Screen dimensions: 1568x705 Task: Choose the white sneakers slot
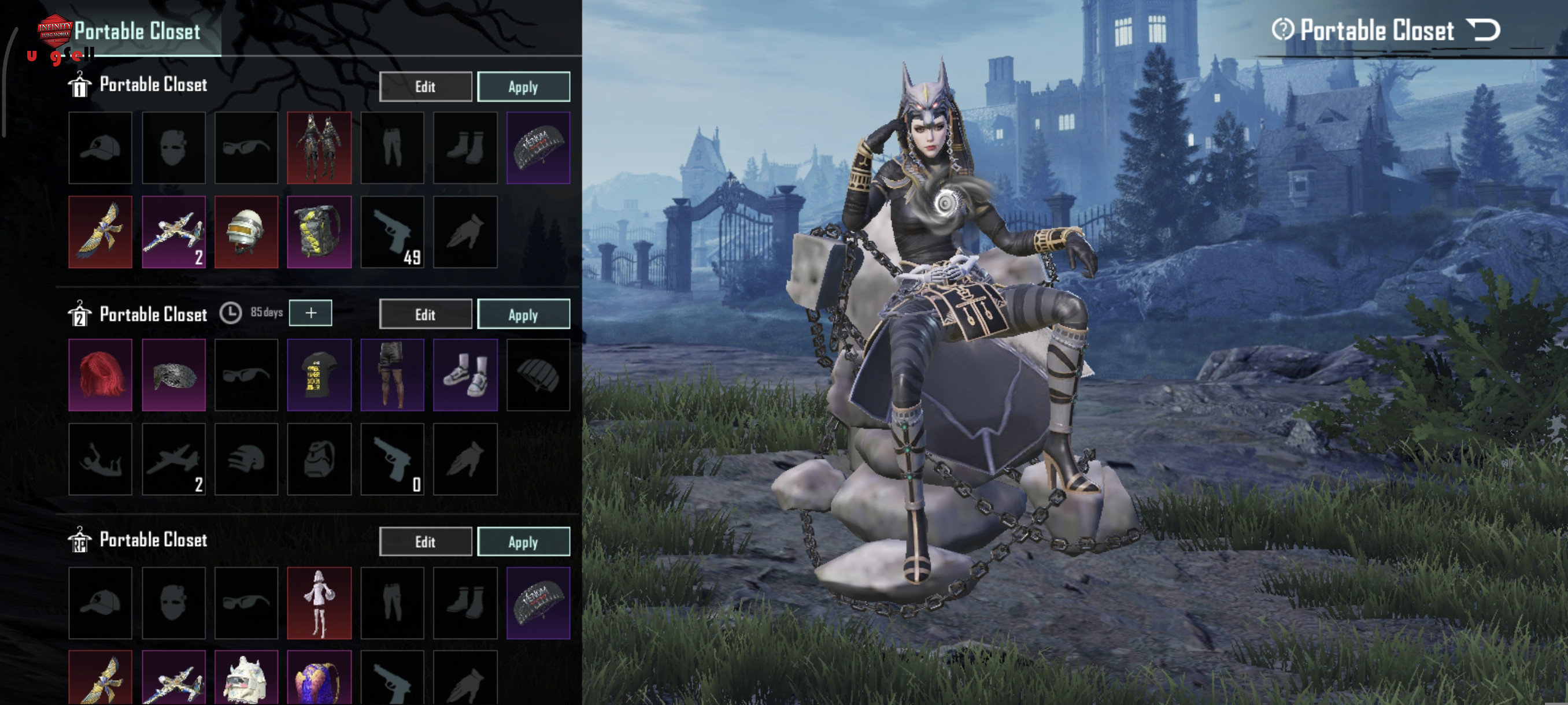[x=465, y=374]
